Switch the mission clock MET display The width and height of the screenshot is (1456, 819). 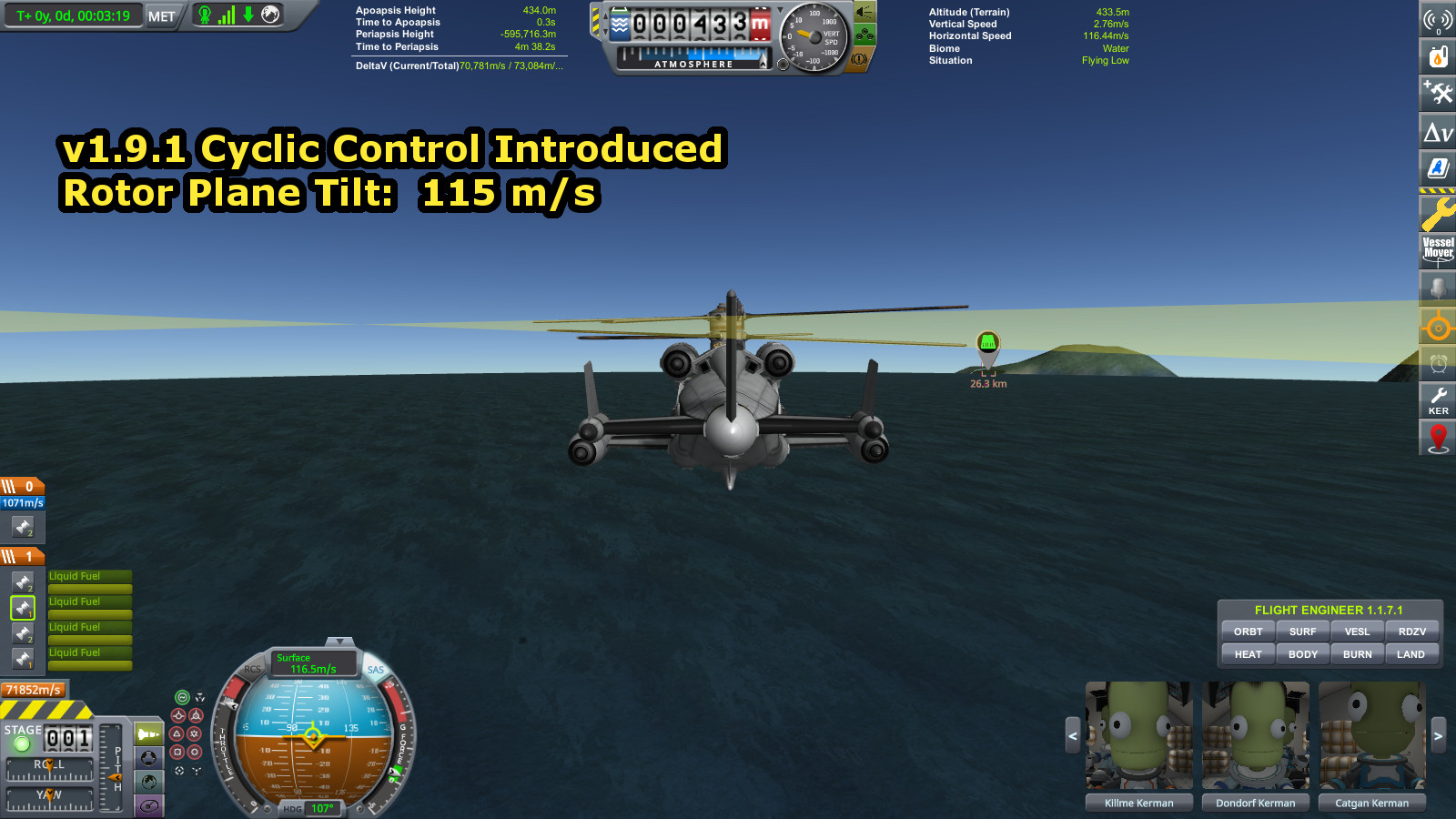coord(161,16)
